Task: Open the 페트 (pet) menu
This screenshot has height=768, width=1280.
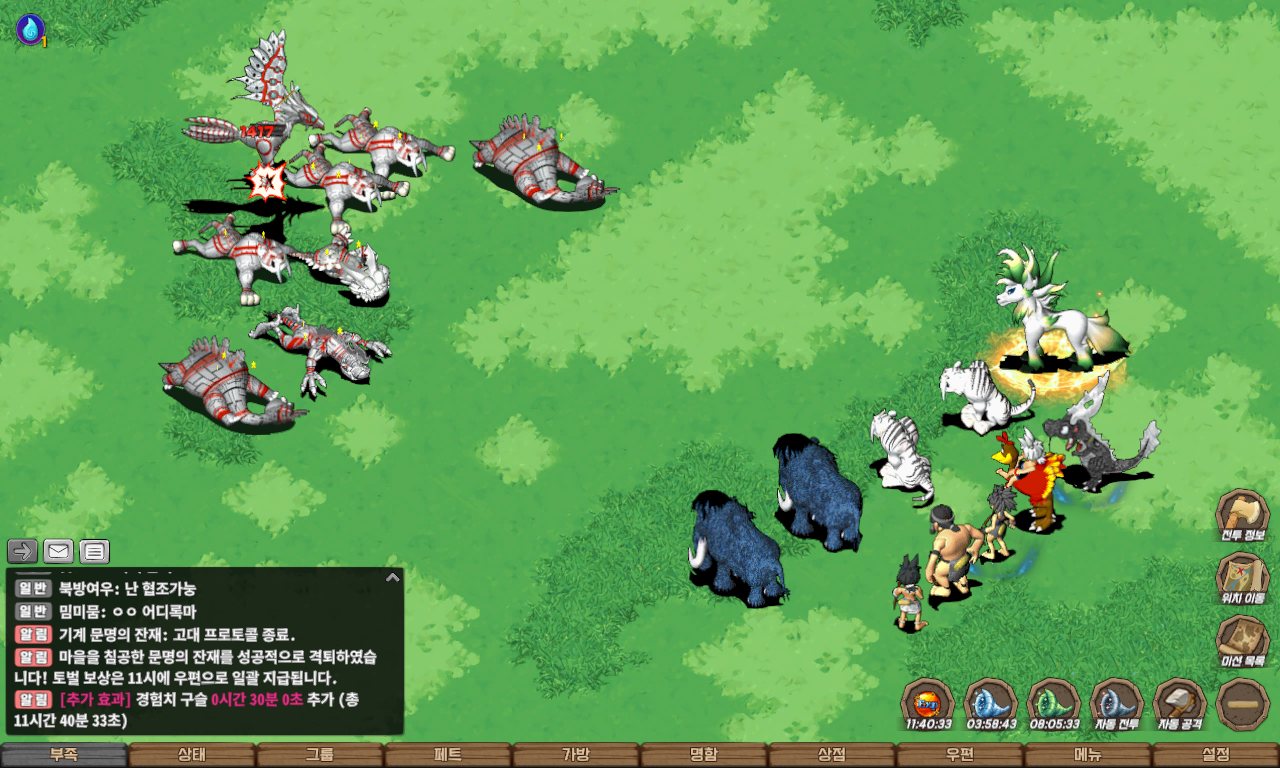Action: point(448,755)
